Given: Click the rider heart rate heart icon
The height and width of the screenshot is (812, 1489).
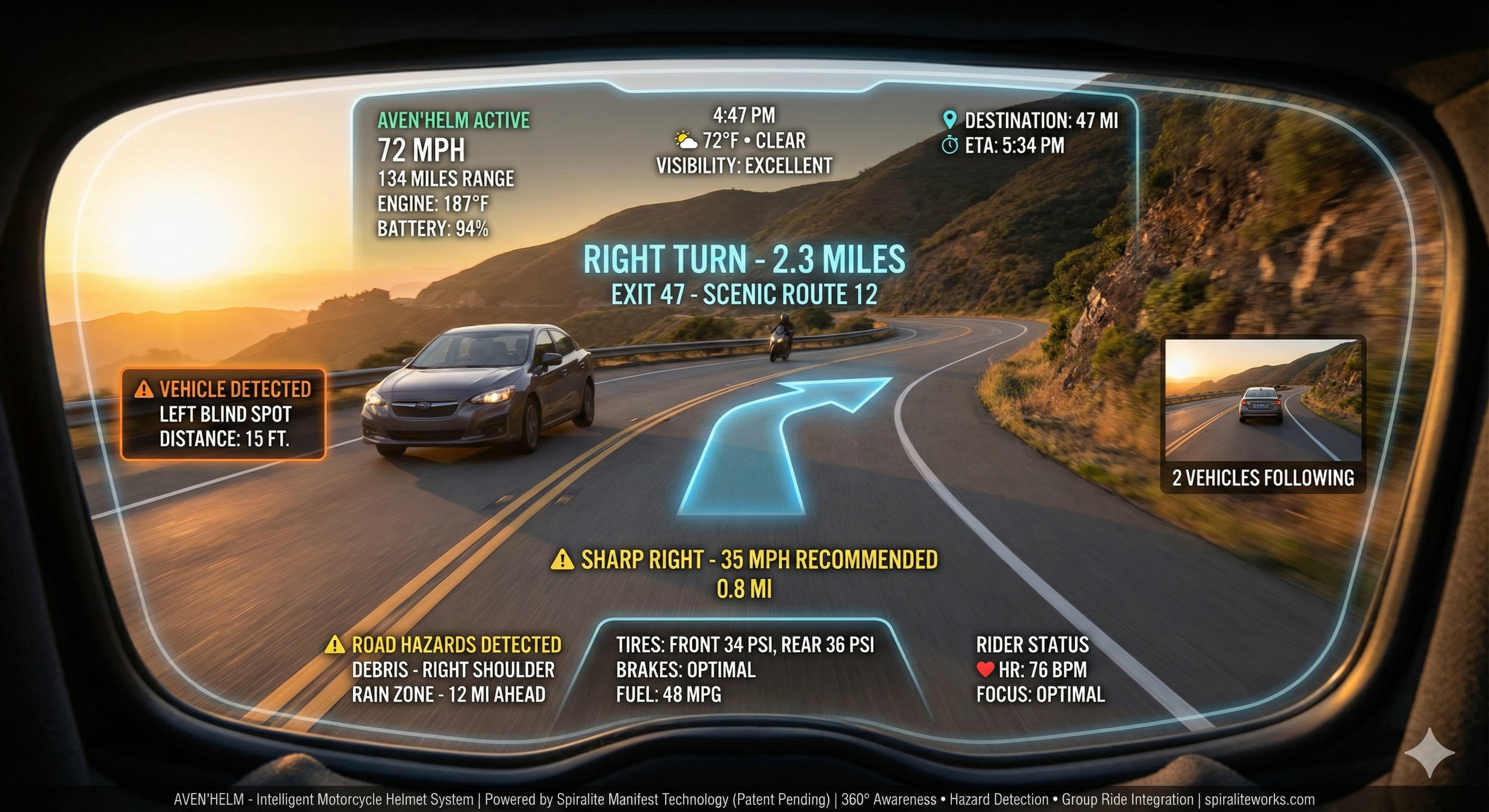Looking at the screenshot, I should pos(985,669).
